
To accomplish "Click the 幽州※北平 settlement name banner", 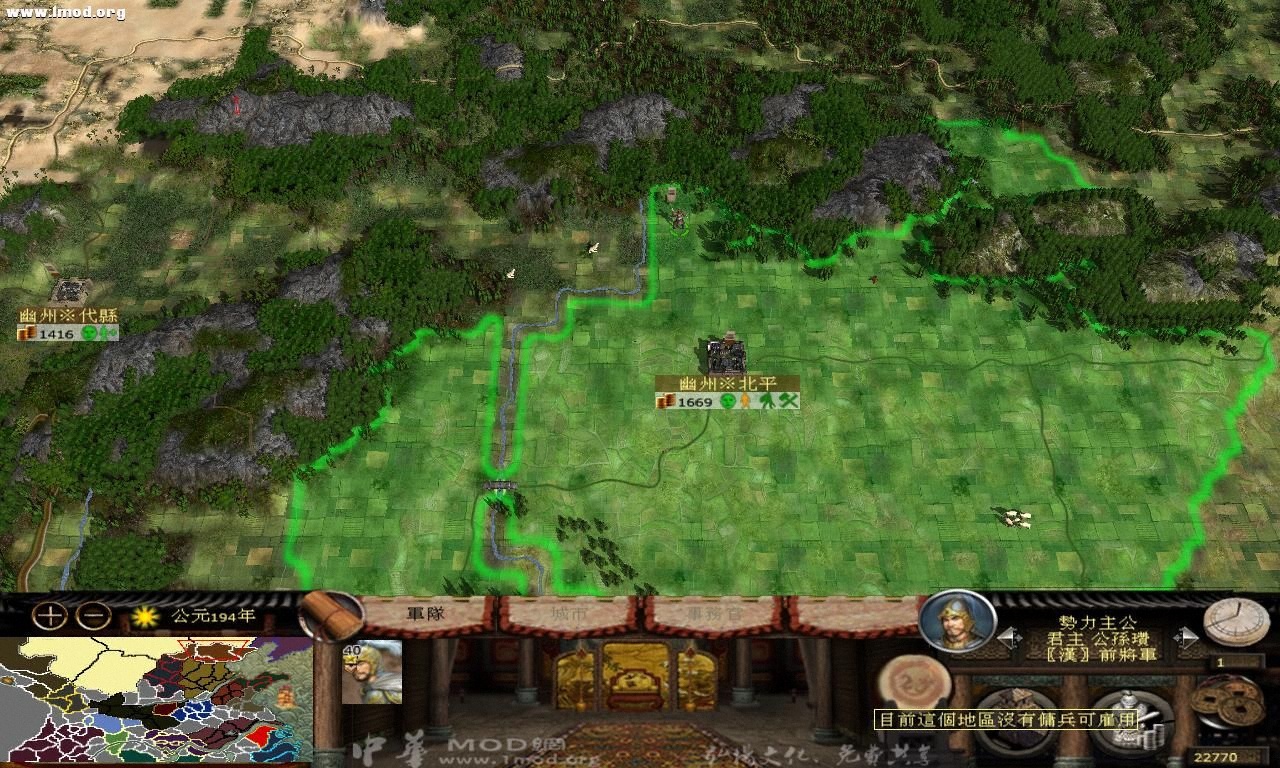I will pos(729,382).
